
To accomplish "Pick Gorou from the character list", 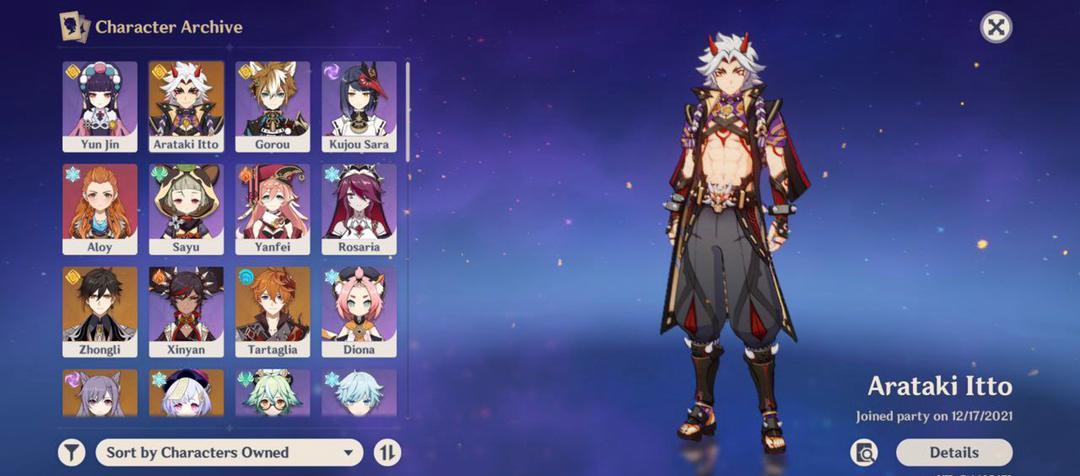I will pyautogui.click(x=272, y=105).
